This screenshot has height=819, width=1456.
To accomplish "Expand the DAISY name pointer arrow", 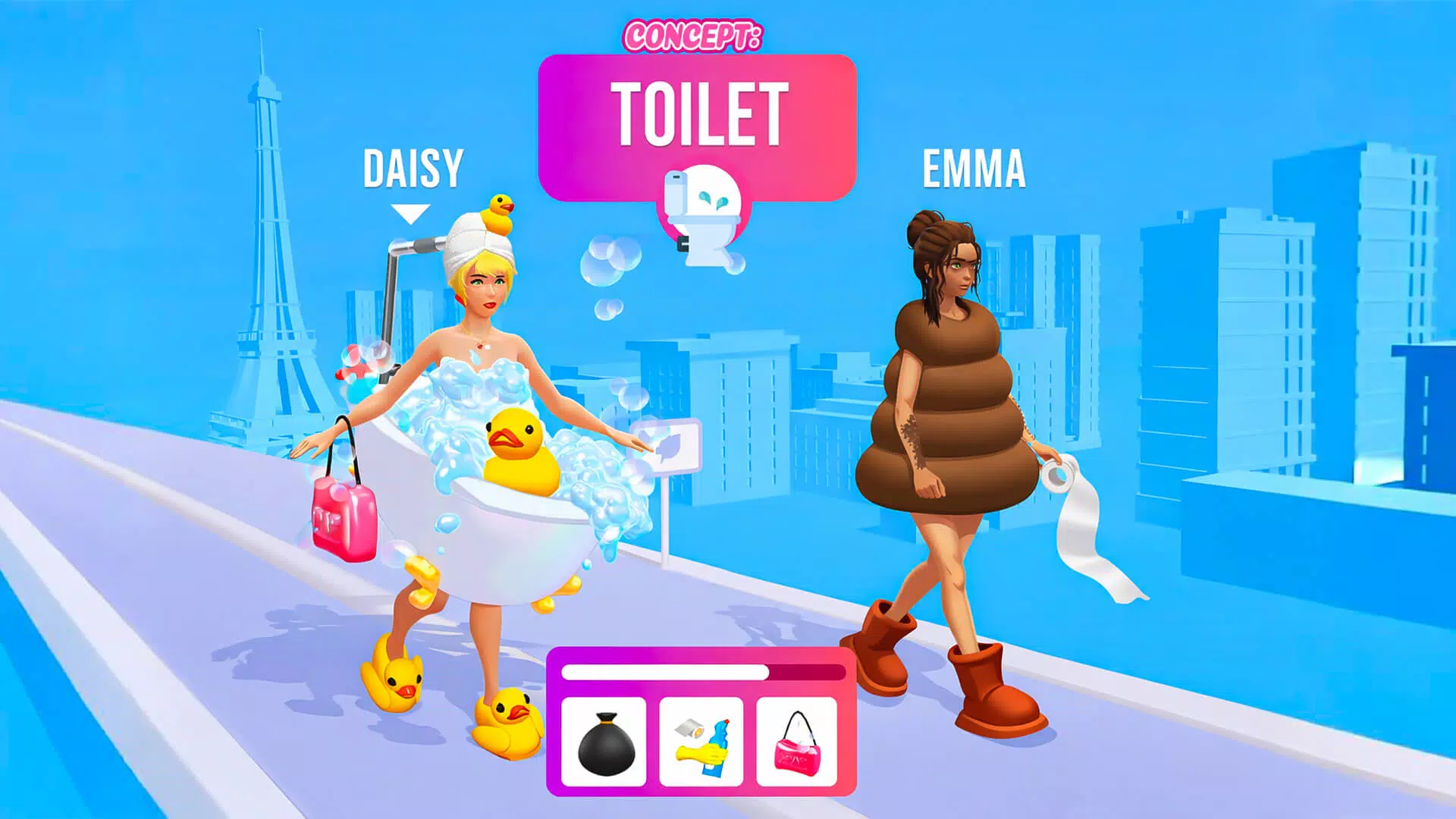I will pos(412,212).
